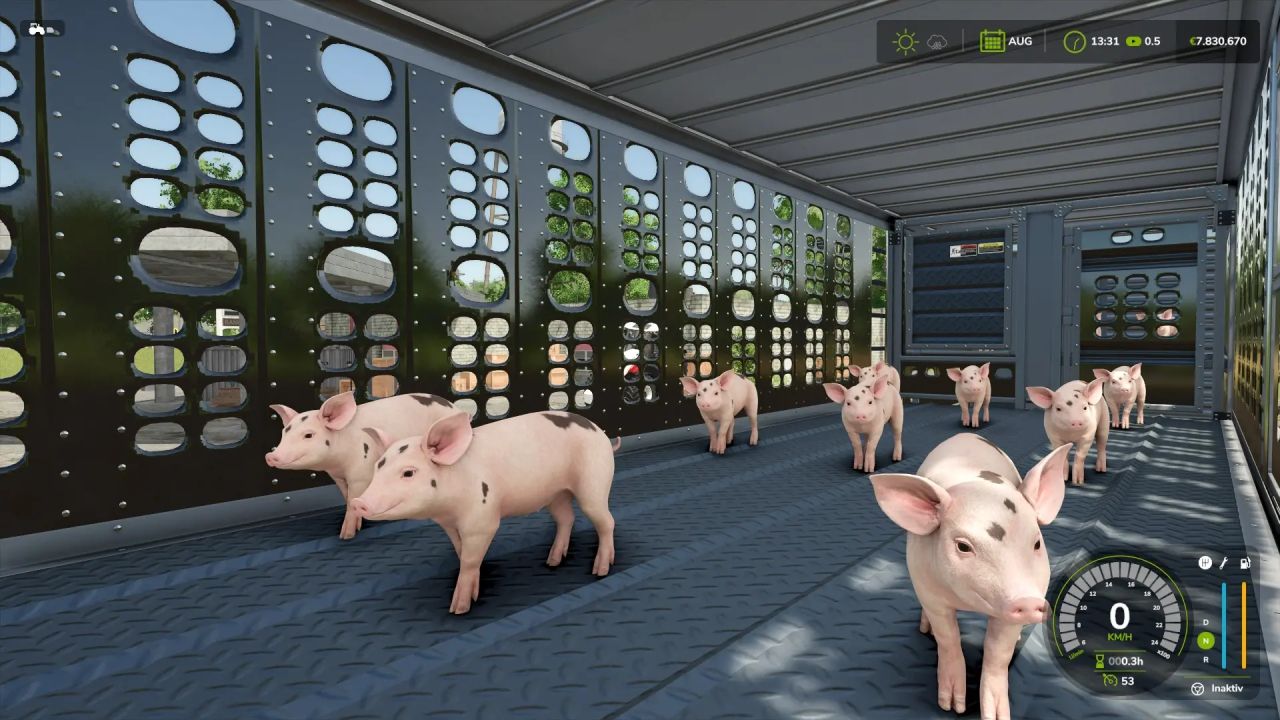Click the wrench vehicle condition icon

coord(1224,564)
